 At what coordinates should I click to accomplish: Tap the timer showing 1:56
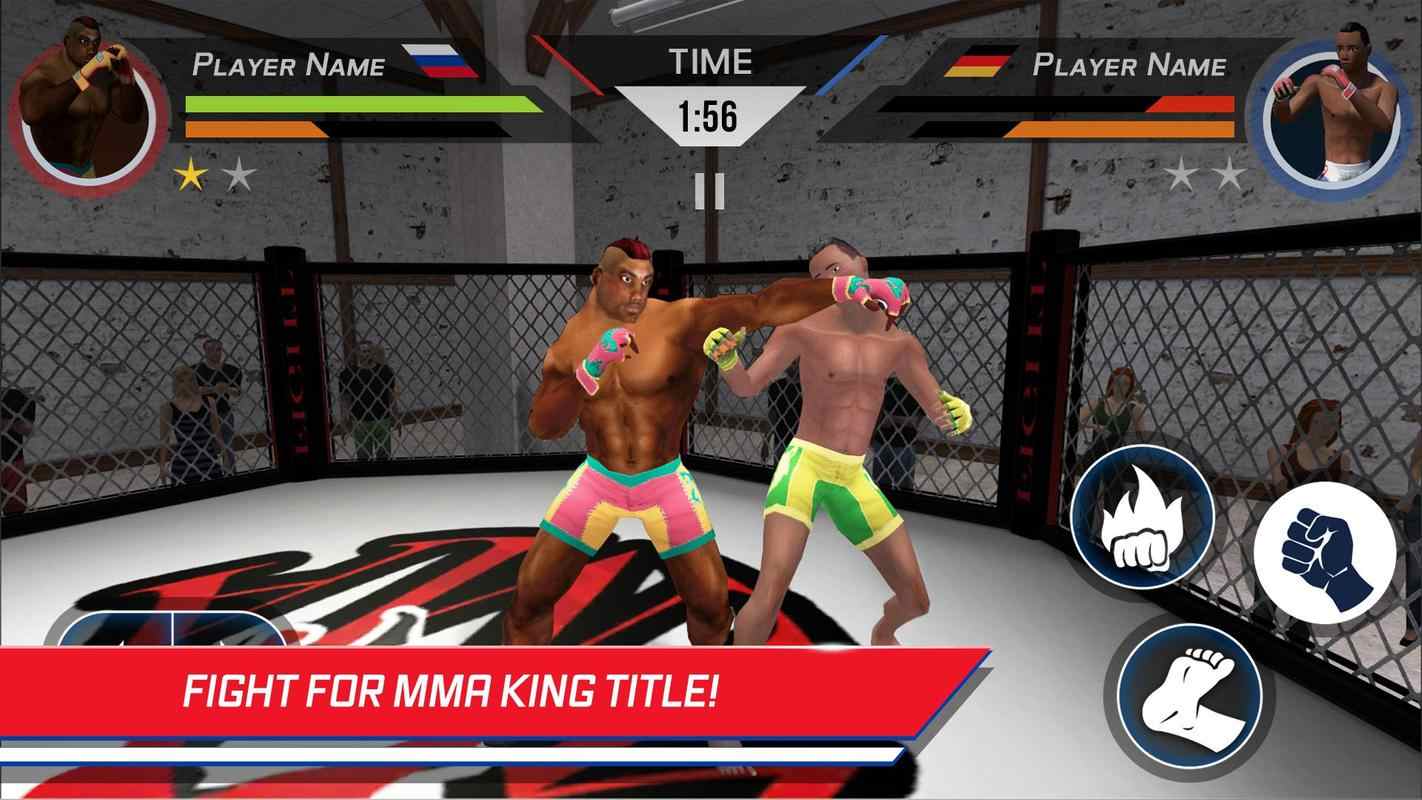click(x=711, y=115)
